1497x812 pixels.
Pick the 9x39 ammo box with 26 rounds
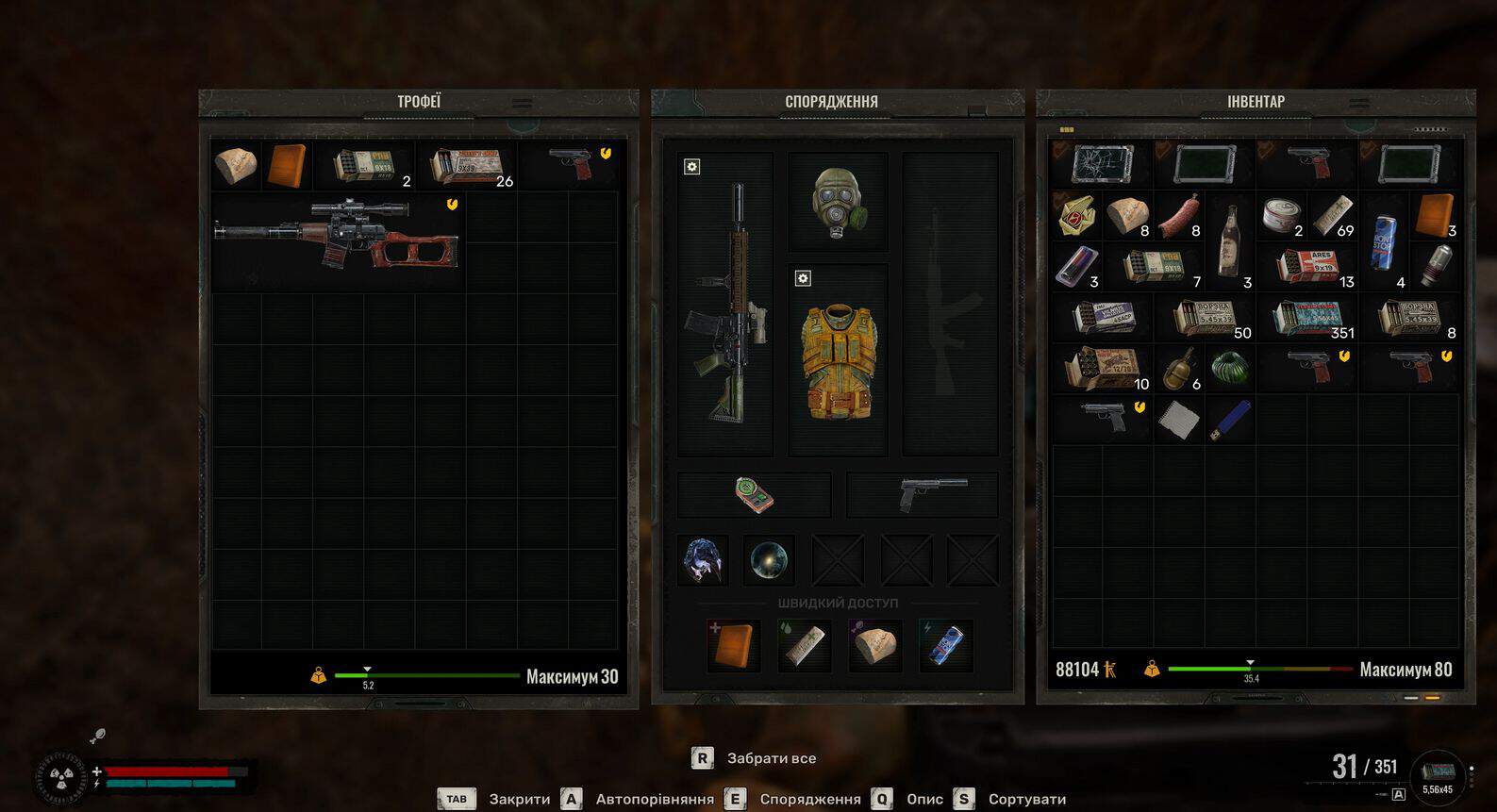pos(468,166)
